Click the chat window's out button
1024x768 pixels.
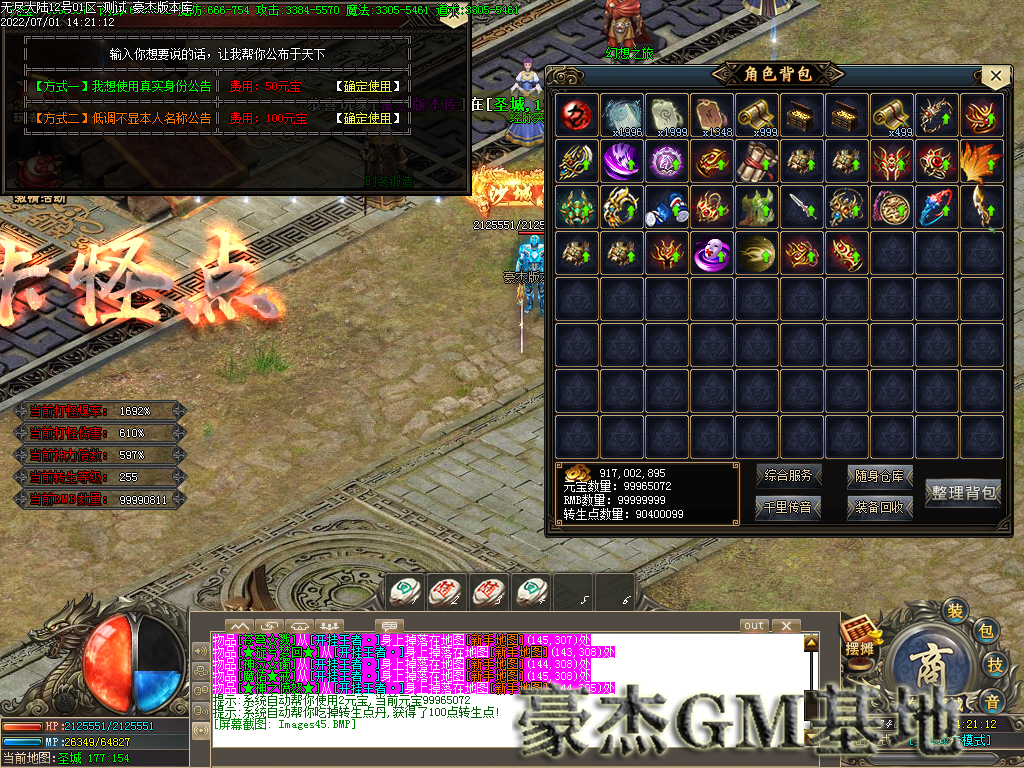pos(754,626)
